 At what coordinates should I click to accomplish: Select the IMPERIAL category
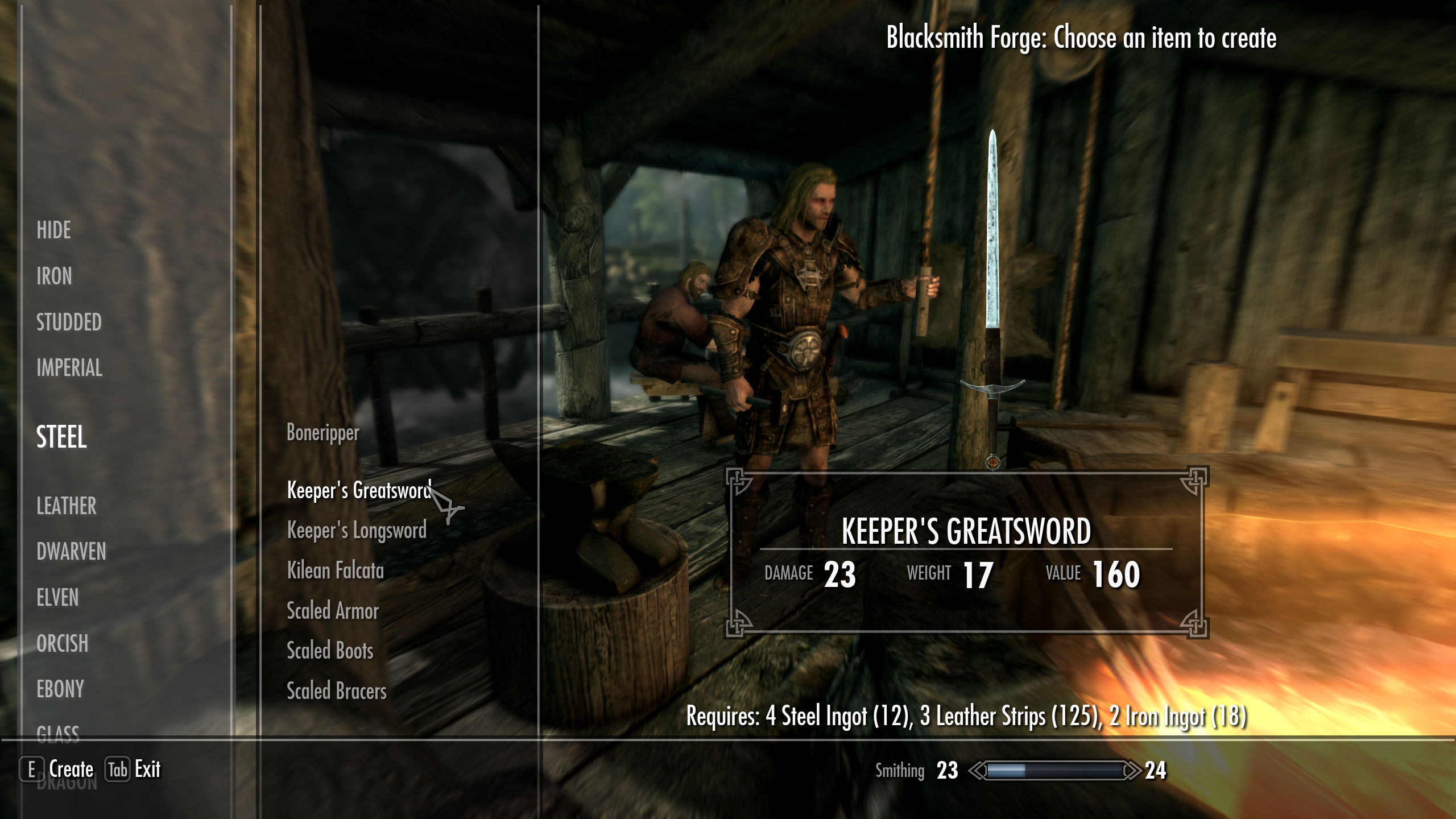(69, 369)
